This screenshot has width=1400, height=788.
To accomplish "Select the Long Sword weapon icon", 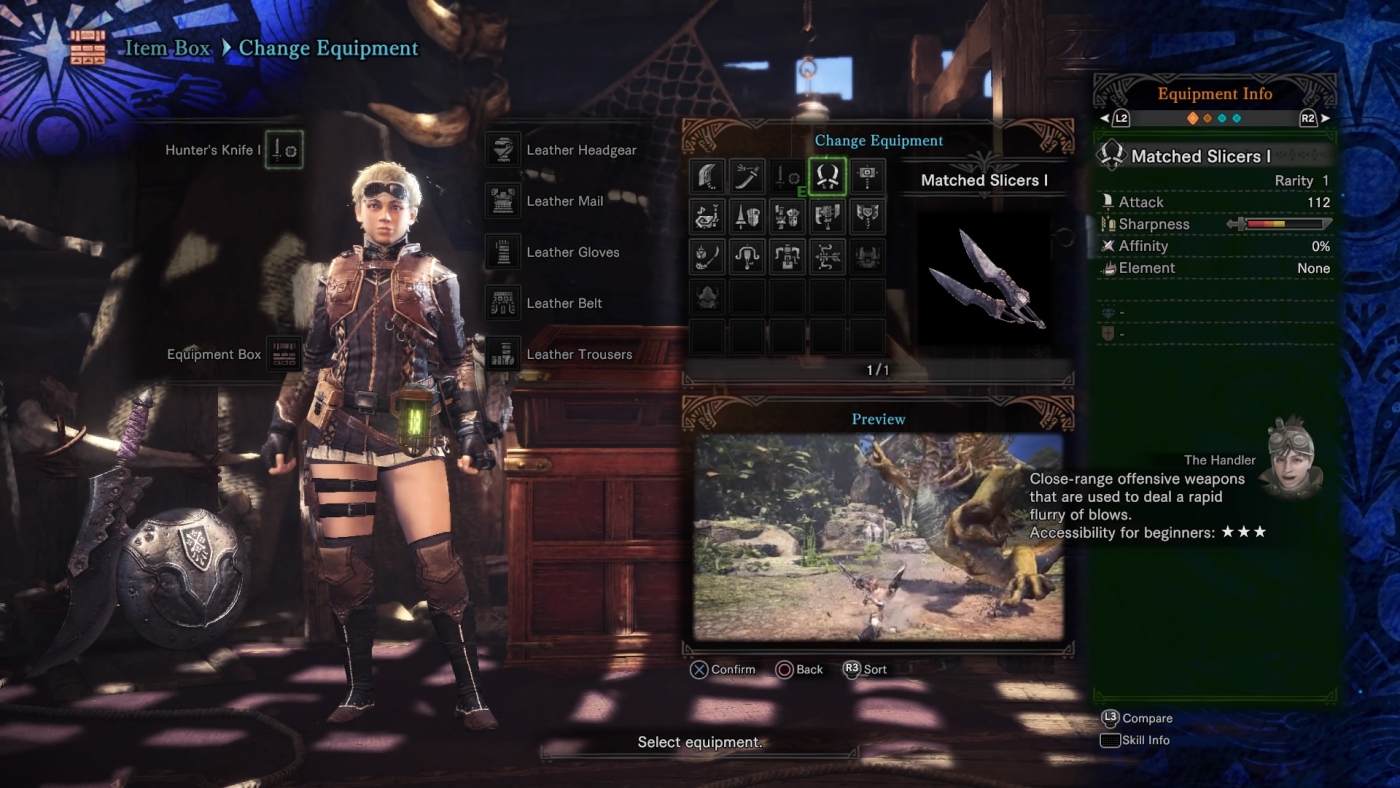I will pos(747,175).
